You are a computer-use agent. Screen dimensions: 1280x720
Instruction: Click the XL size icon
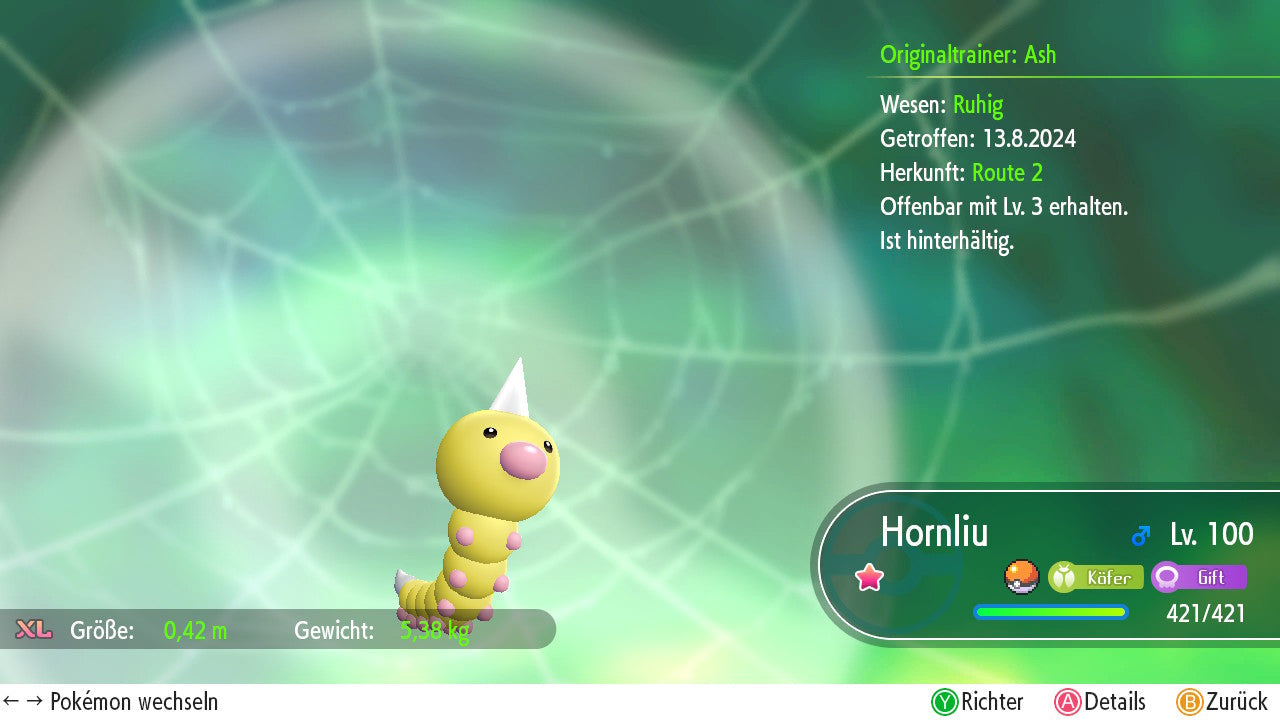tap(34, 630)
